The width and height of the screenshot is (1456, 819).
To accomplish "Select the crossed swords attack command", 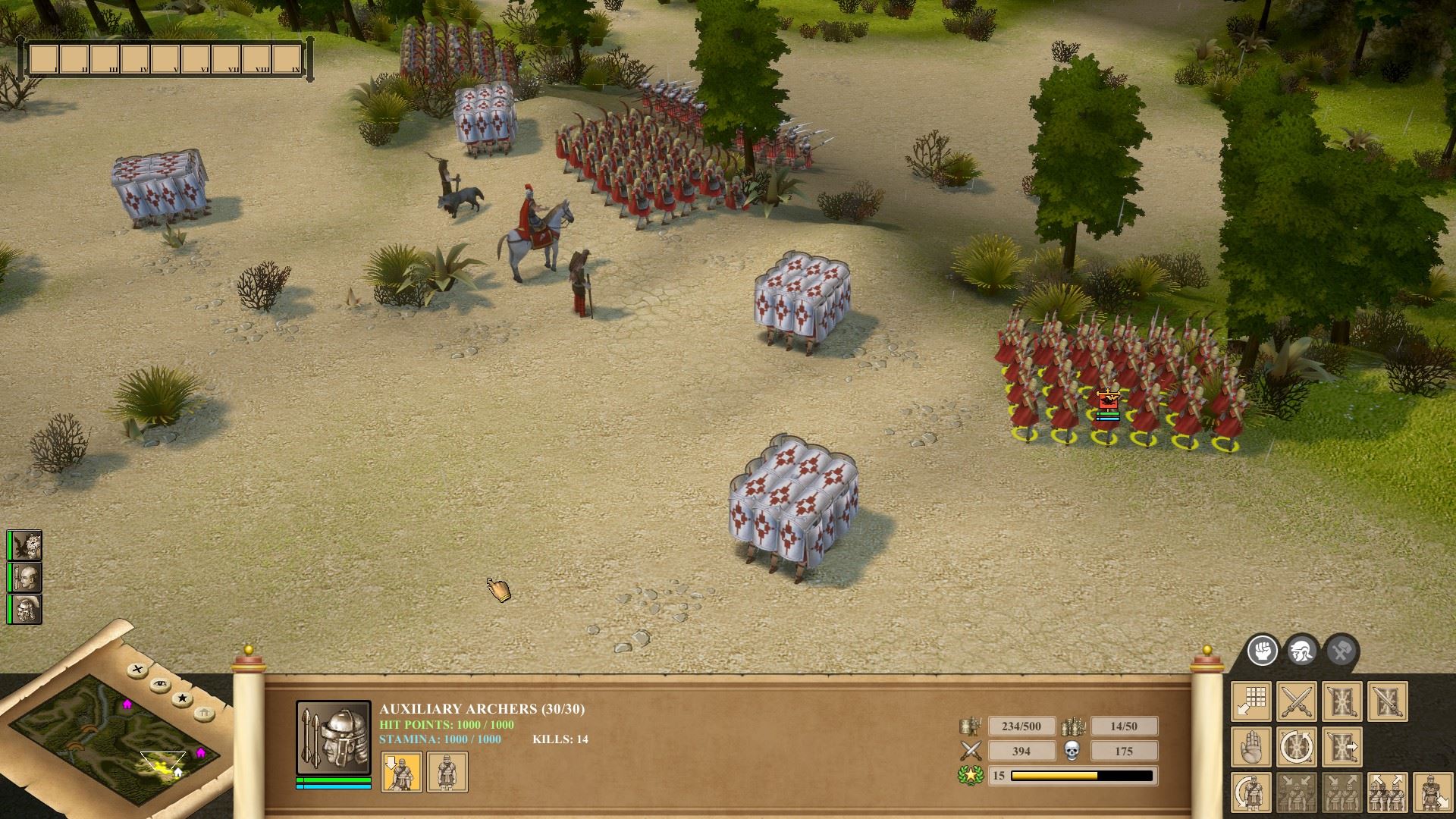I will 1297,701.
